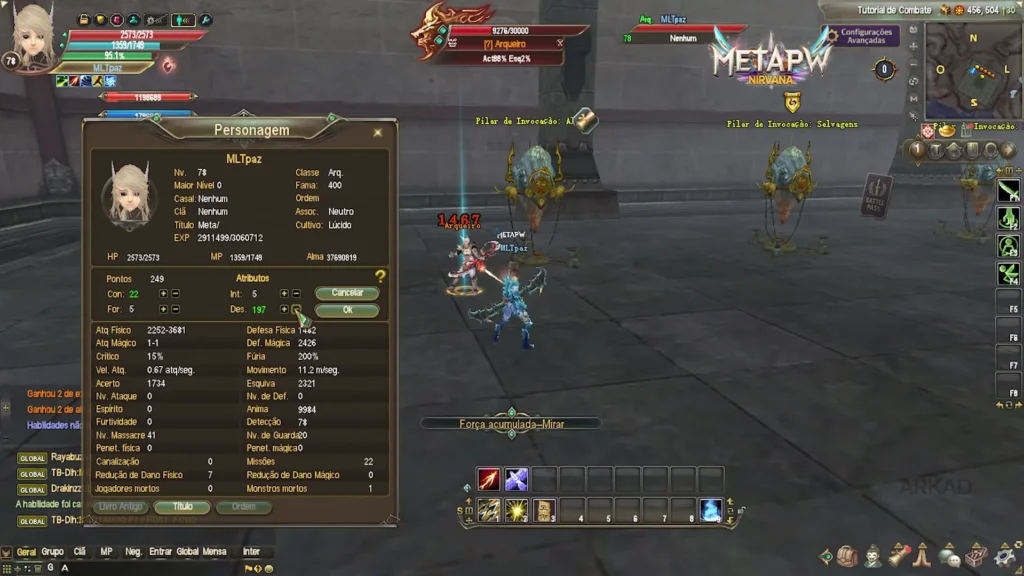This screenshot has width=1024, height=576.
Task: Increase the For attribute by one
Action: click(x=163, y=309)
